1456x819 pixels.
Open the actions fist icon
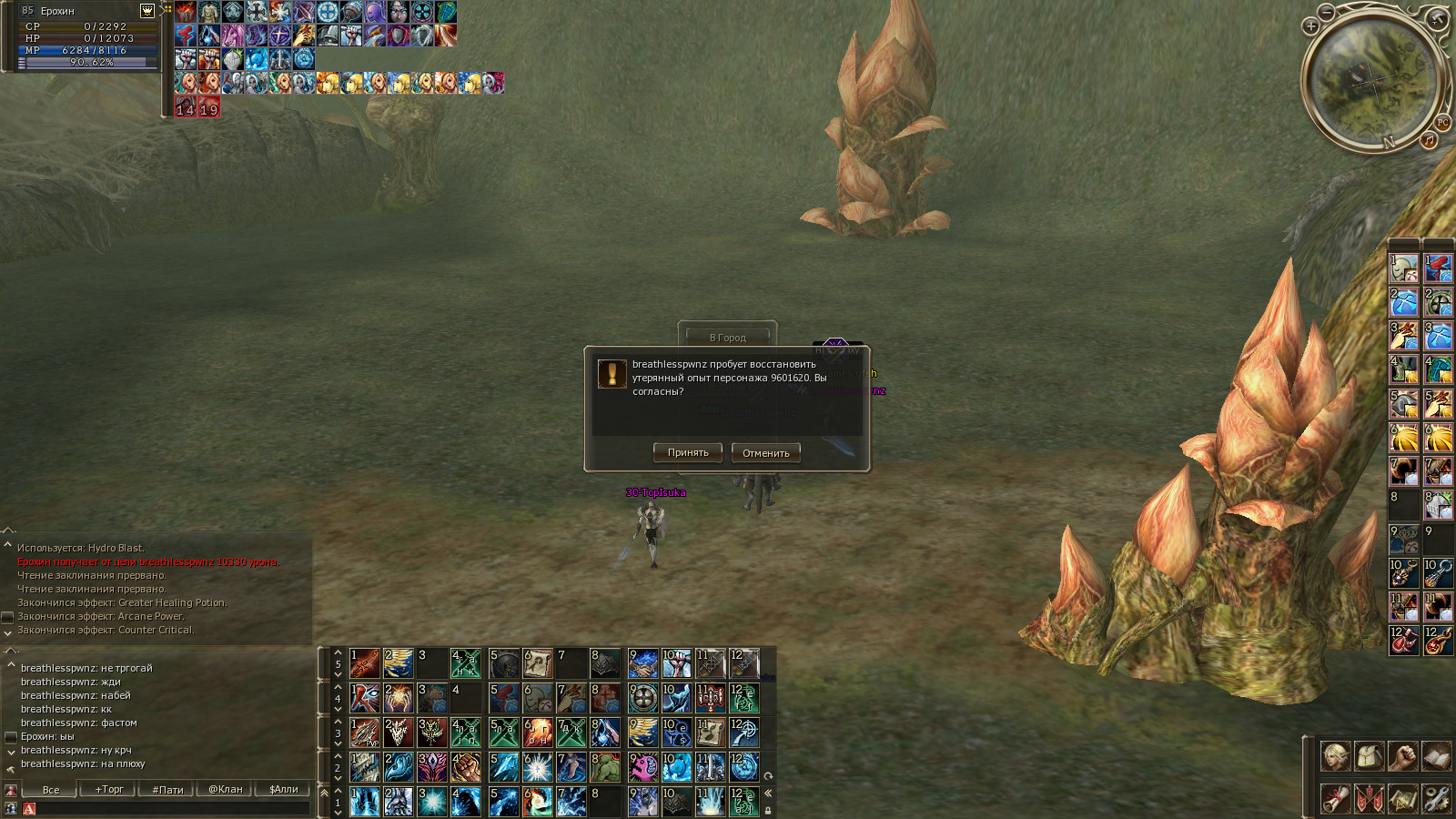(1402, 756)
